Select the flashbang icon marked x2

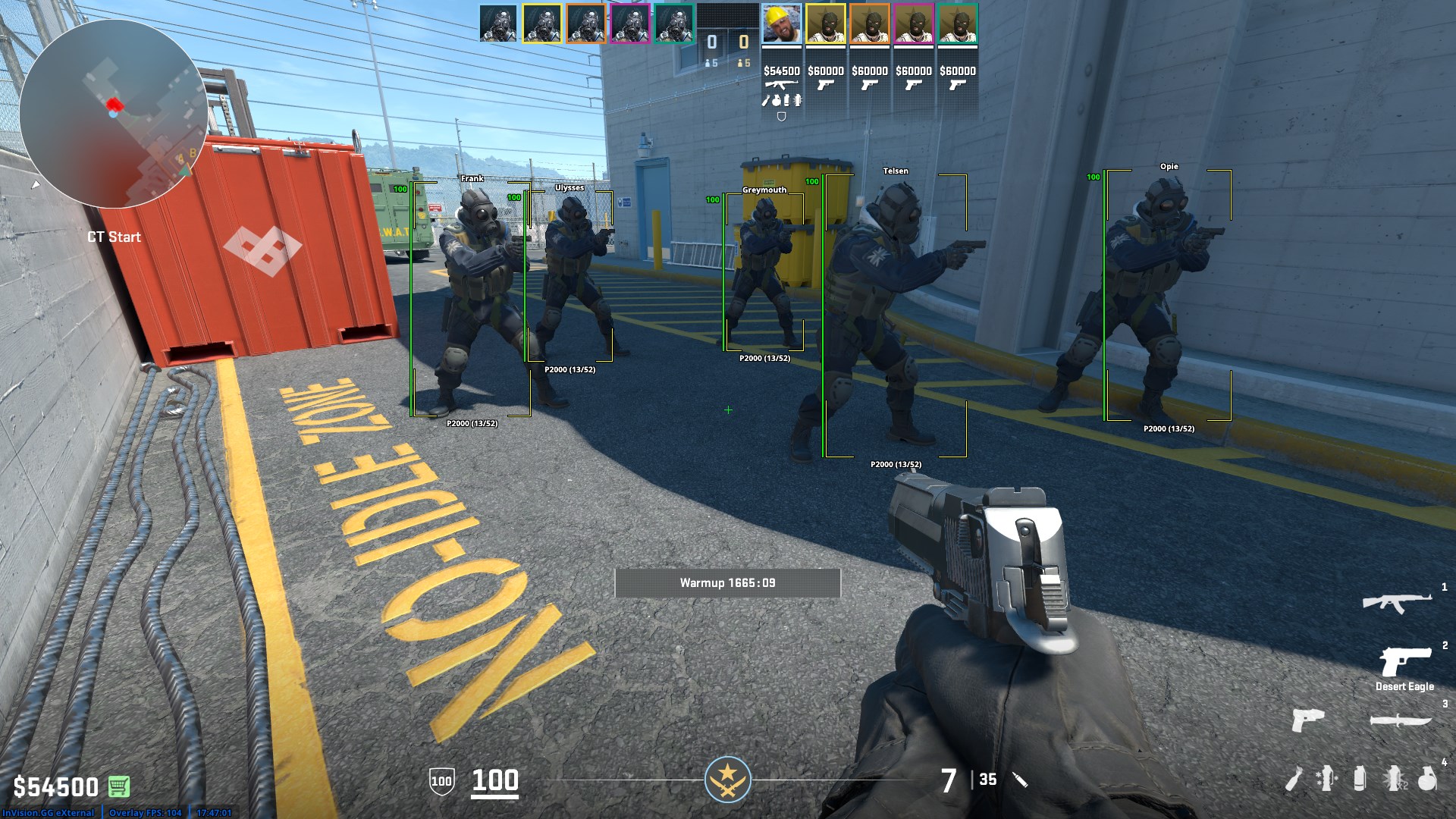(1395, 779)
